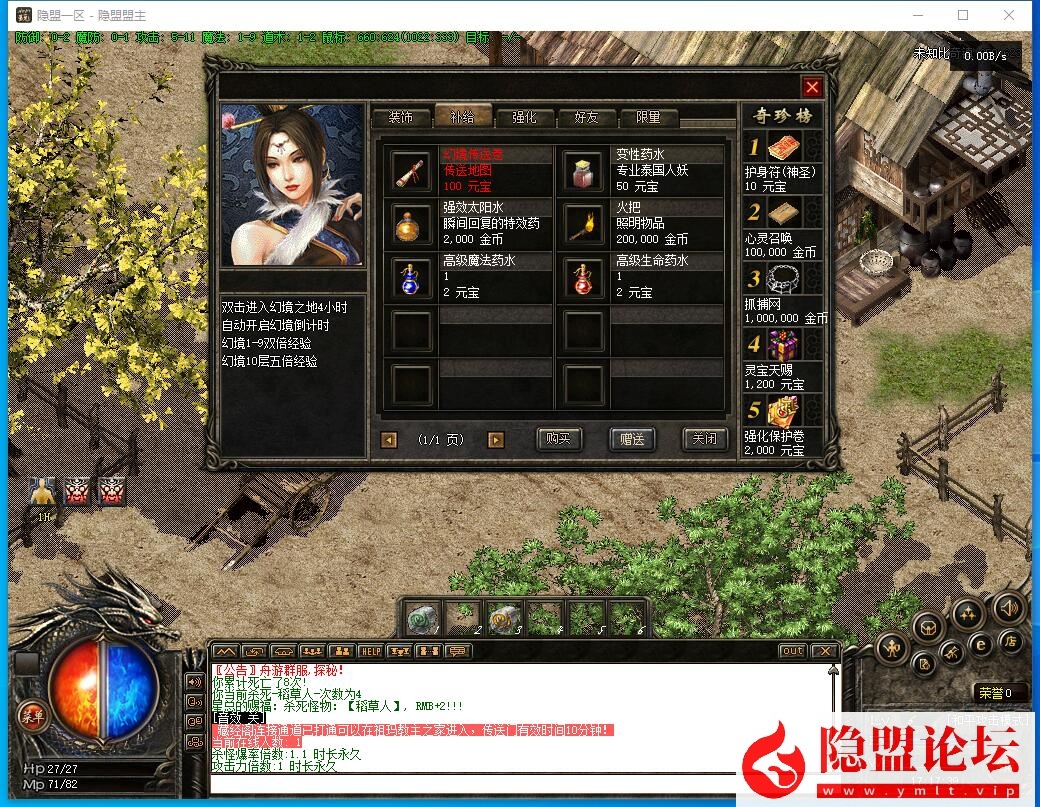Click the 购买 buy button

coord(559,439)
